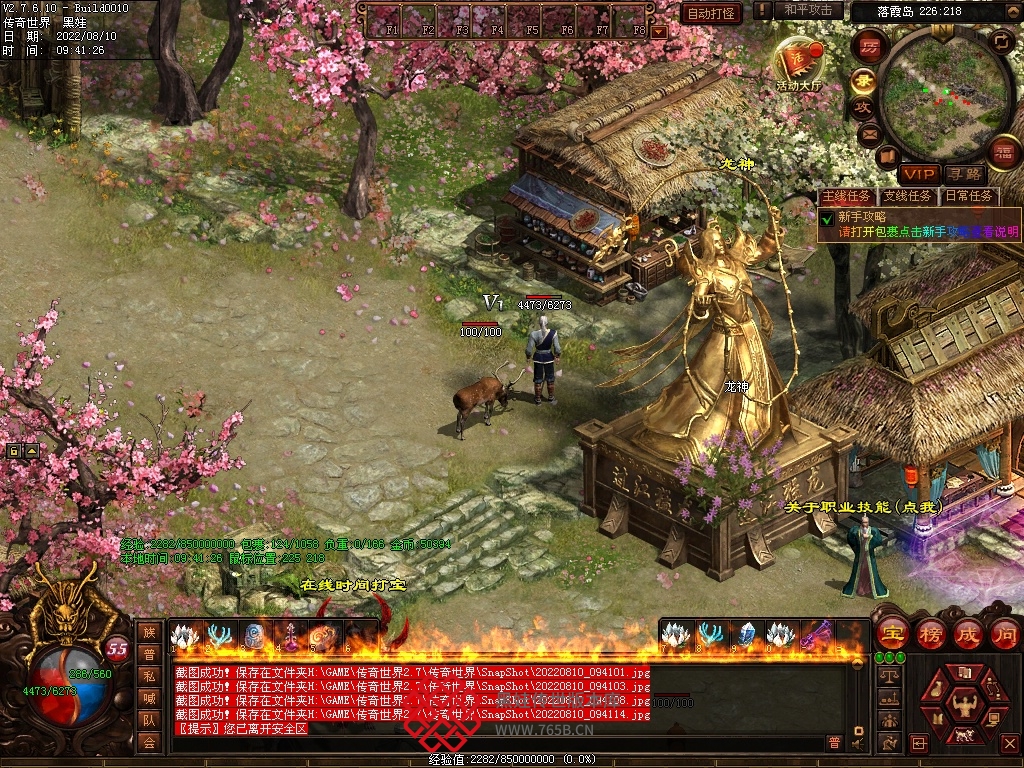1024x768 pixels.
Task: Switch to the 支线任务 tab
Action: pyautogui.click(x=907, y=196)
